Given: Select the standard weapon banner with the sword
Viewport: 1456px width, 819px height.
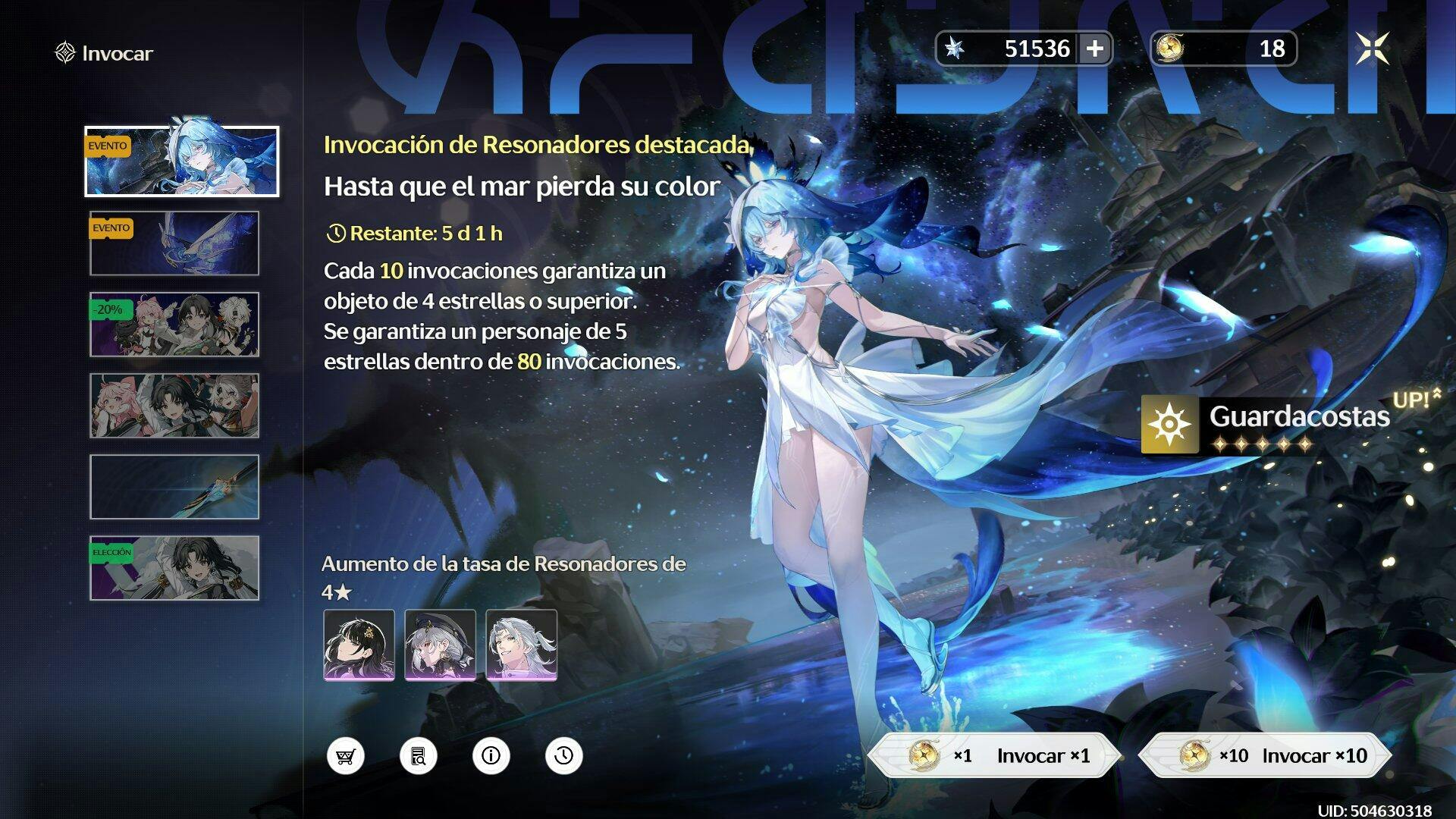Looking at the screenshot, I should [x=174, y=487].
